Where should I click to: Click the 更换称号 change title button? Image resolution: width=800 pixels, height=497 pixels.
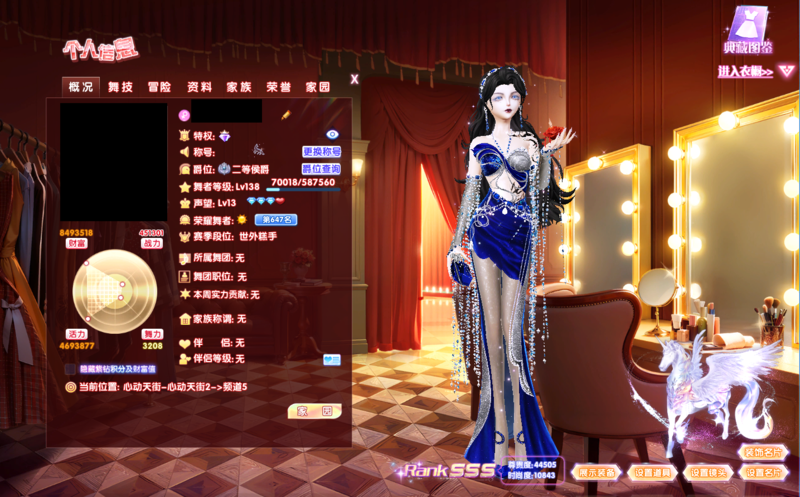321,152
